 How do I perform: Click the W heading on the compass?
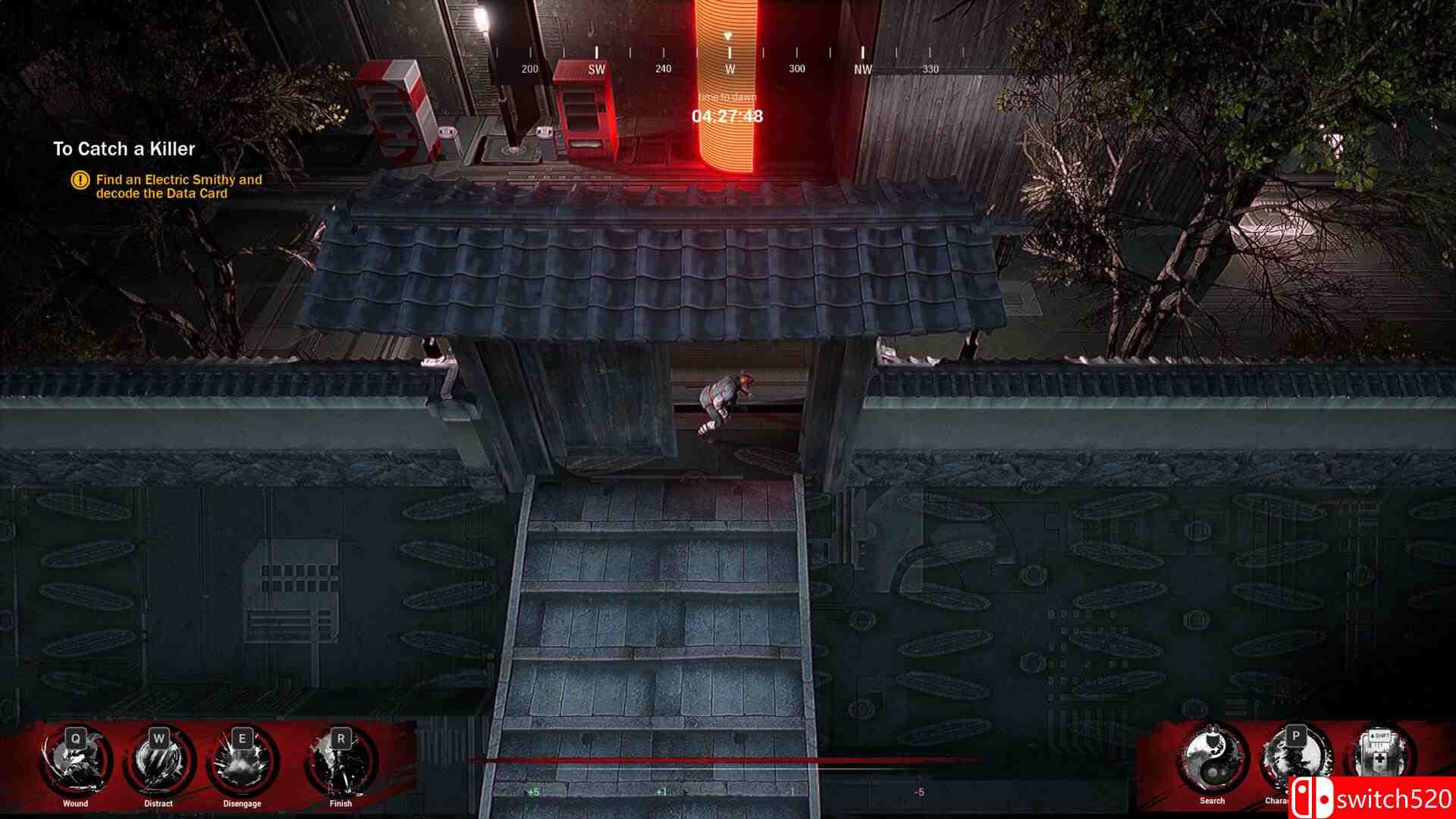point(729,67)
